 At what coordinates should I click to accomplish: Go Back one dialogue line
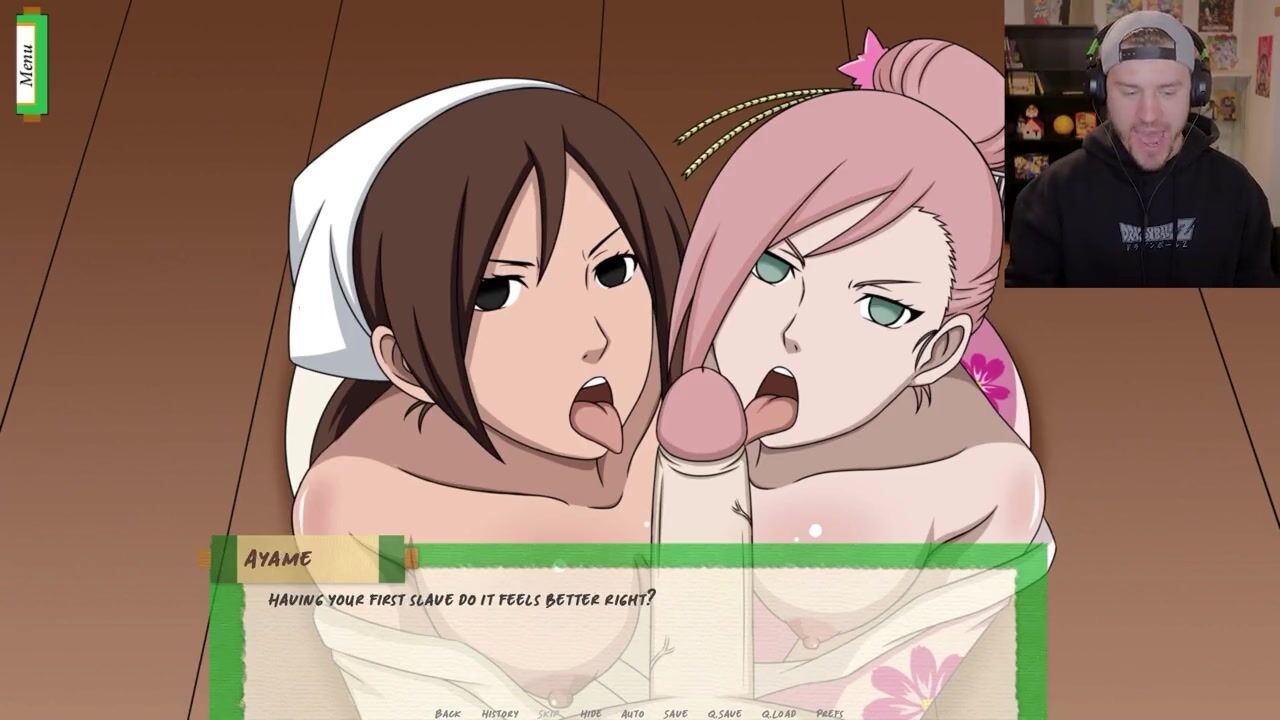(x=448, y=713)
